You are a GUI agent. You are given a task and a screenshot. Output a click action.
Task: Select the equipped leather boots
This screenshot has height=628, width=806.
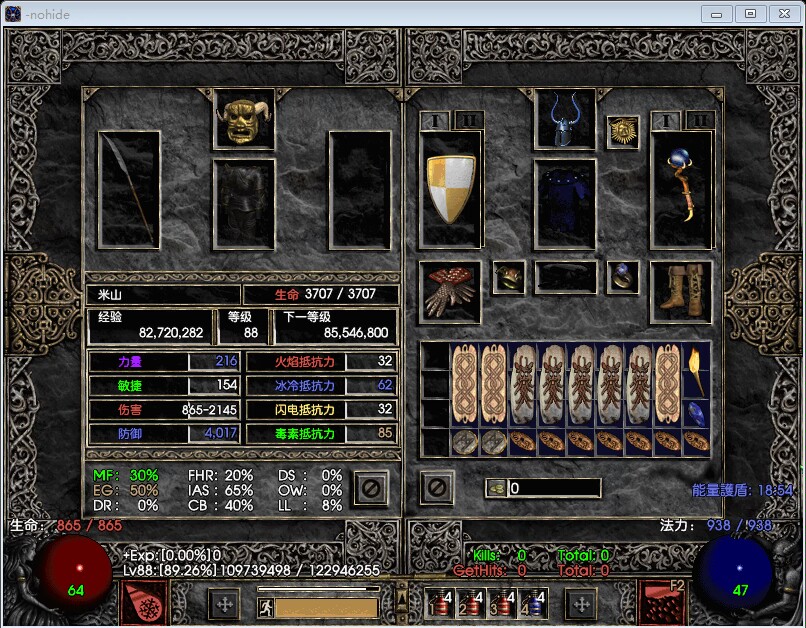tap(681, 290)
